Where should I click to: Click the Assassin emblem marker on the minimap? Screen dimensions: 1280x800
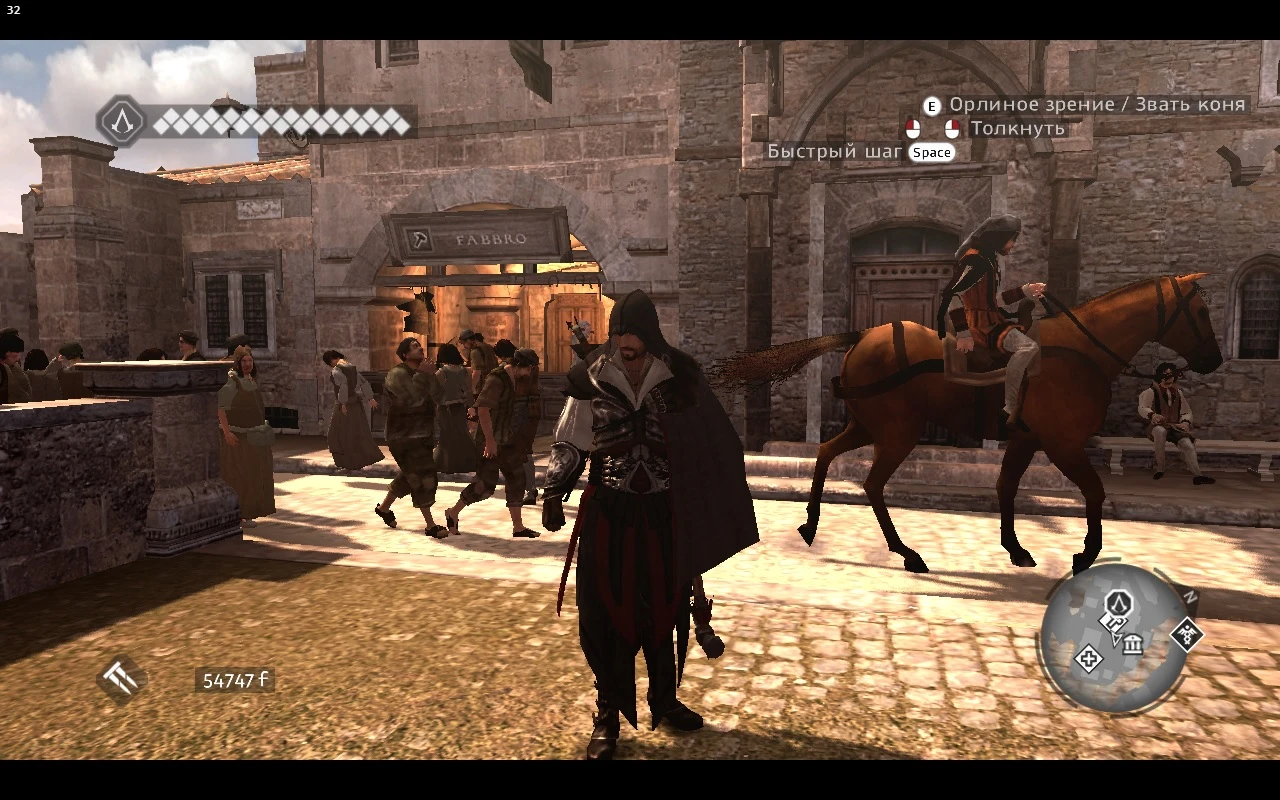coord(1119,602)
